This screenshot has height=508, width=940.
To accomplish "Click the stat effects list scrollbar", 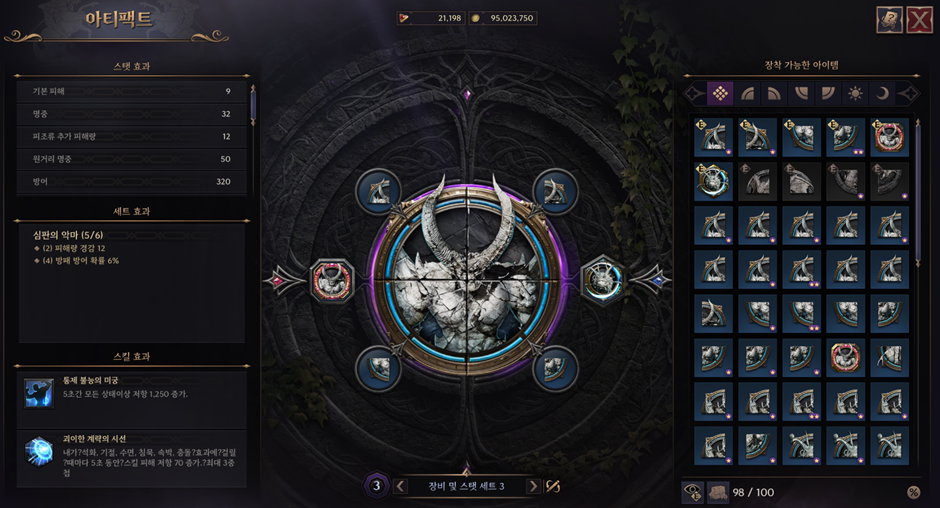I will pos(253,105).
